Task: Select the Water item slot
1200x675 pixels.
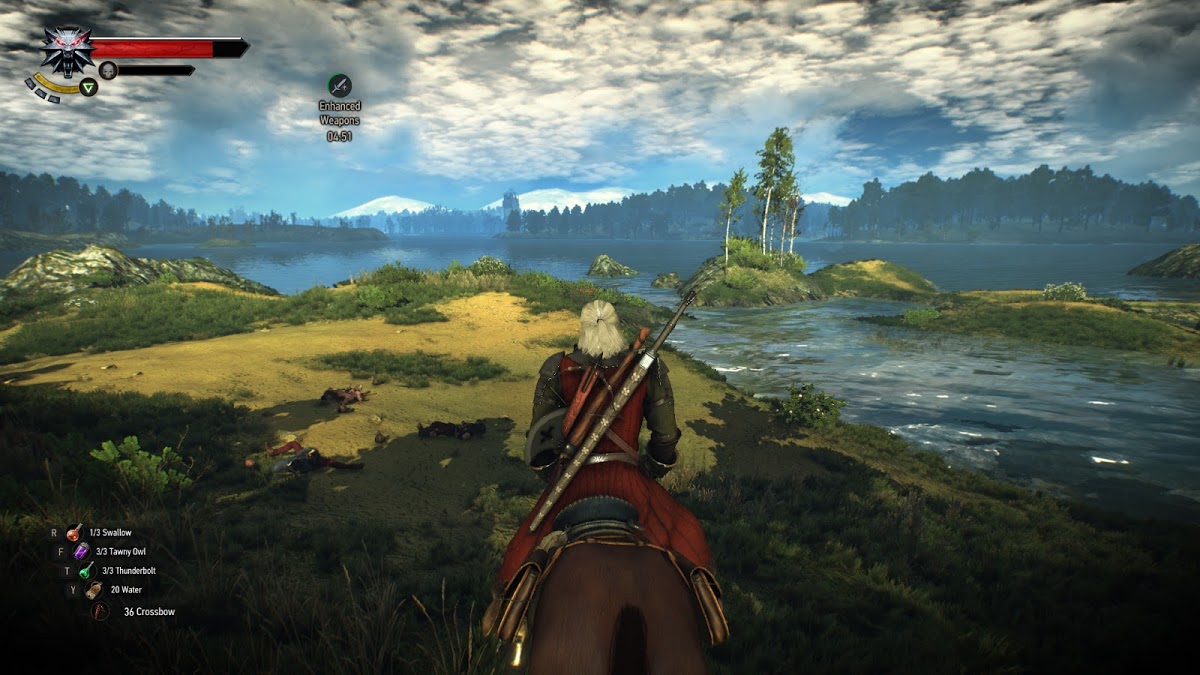Action: (x=94, y=590)
